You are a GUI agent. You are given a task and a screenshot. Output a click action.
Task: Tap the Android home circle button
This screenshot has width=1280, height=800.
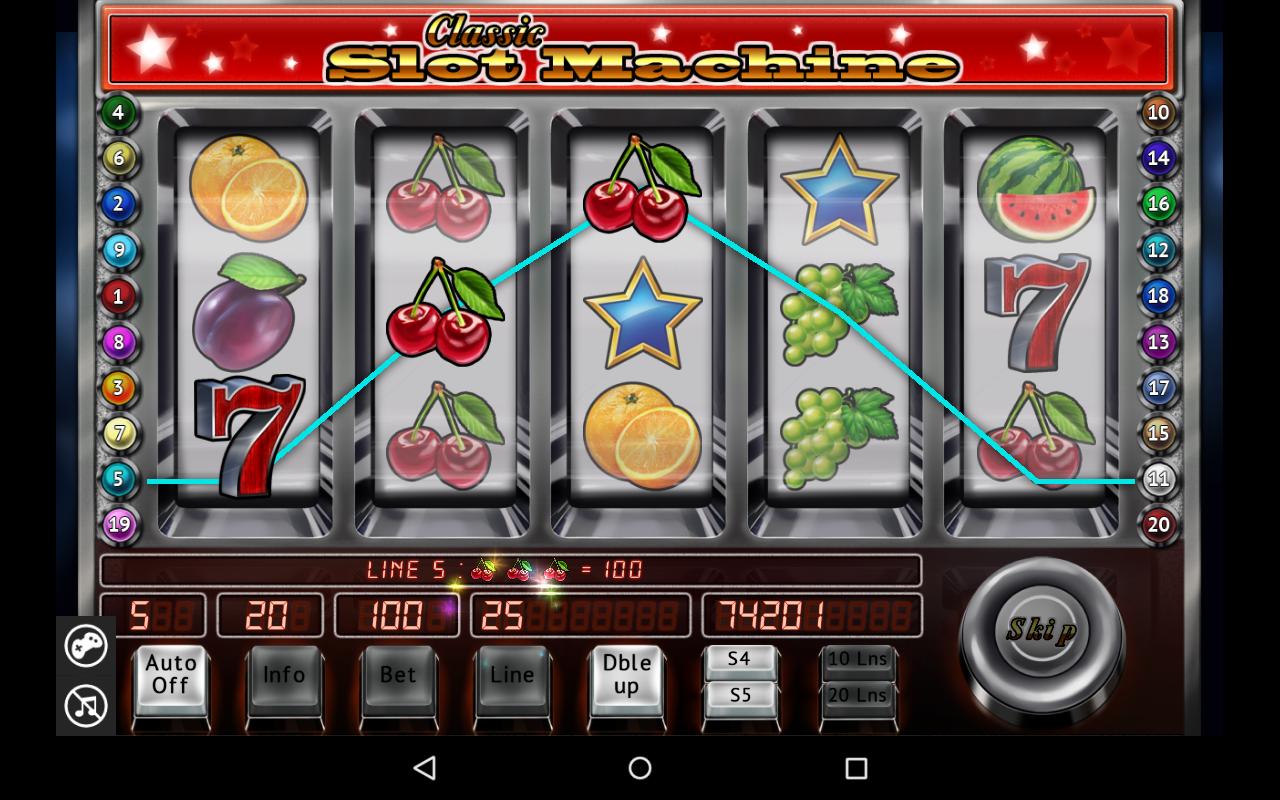639,768
